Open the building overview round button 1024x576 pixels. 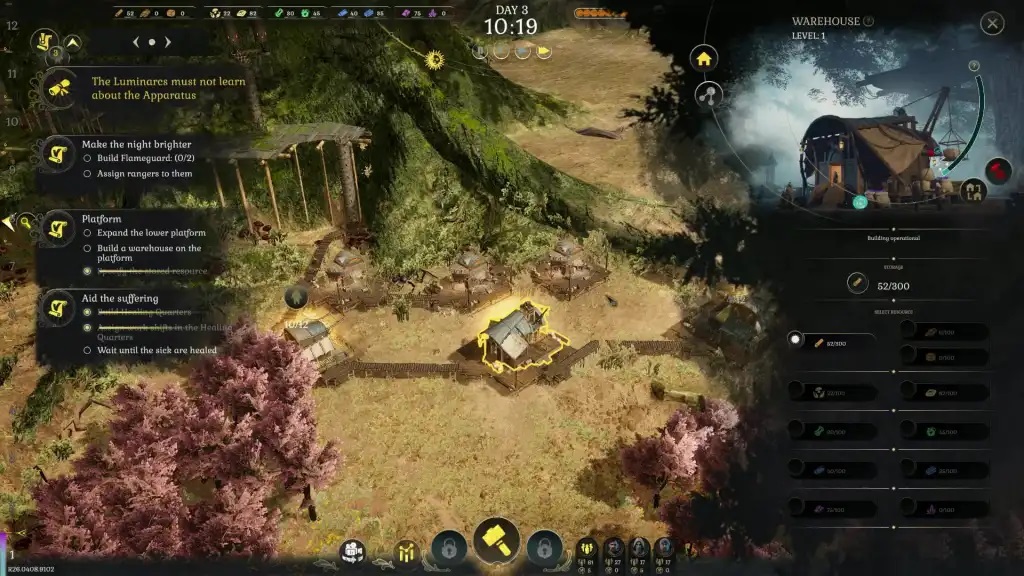[x=352, y=551]
